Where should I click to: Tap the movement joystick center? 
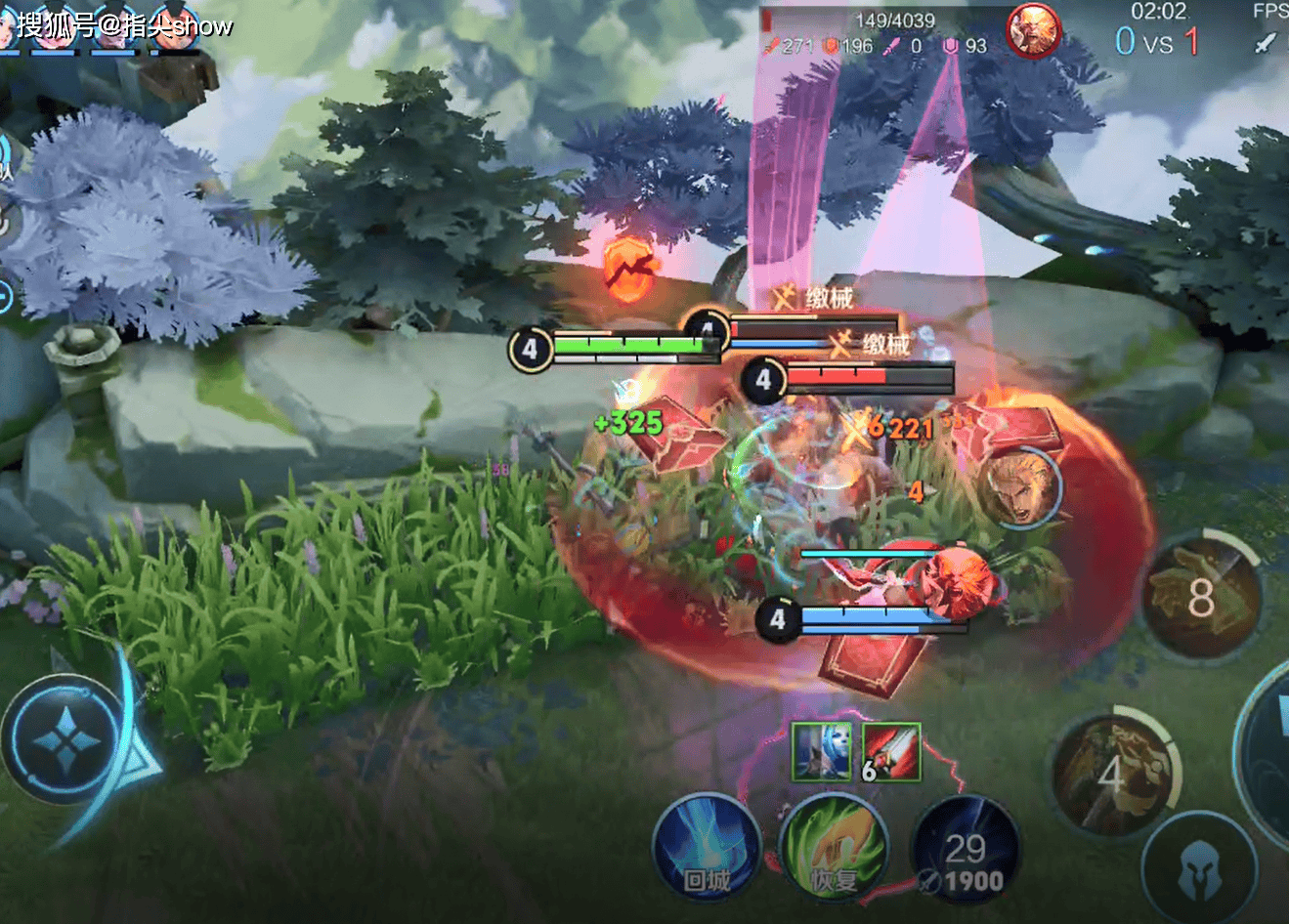[64, 736]
